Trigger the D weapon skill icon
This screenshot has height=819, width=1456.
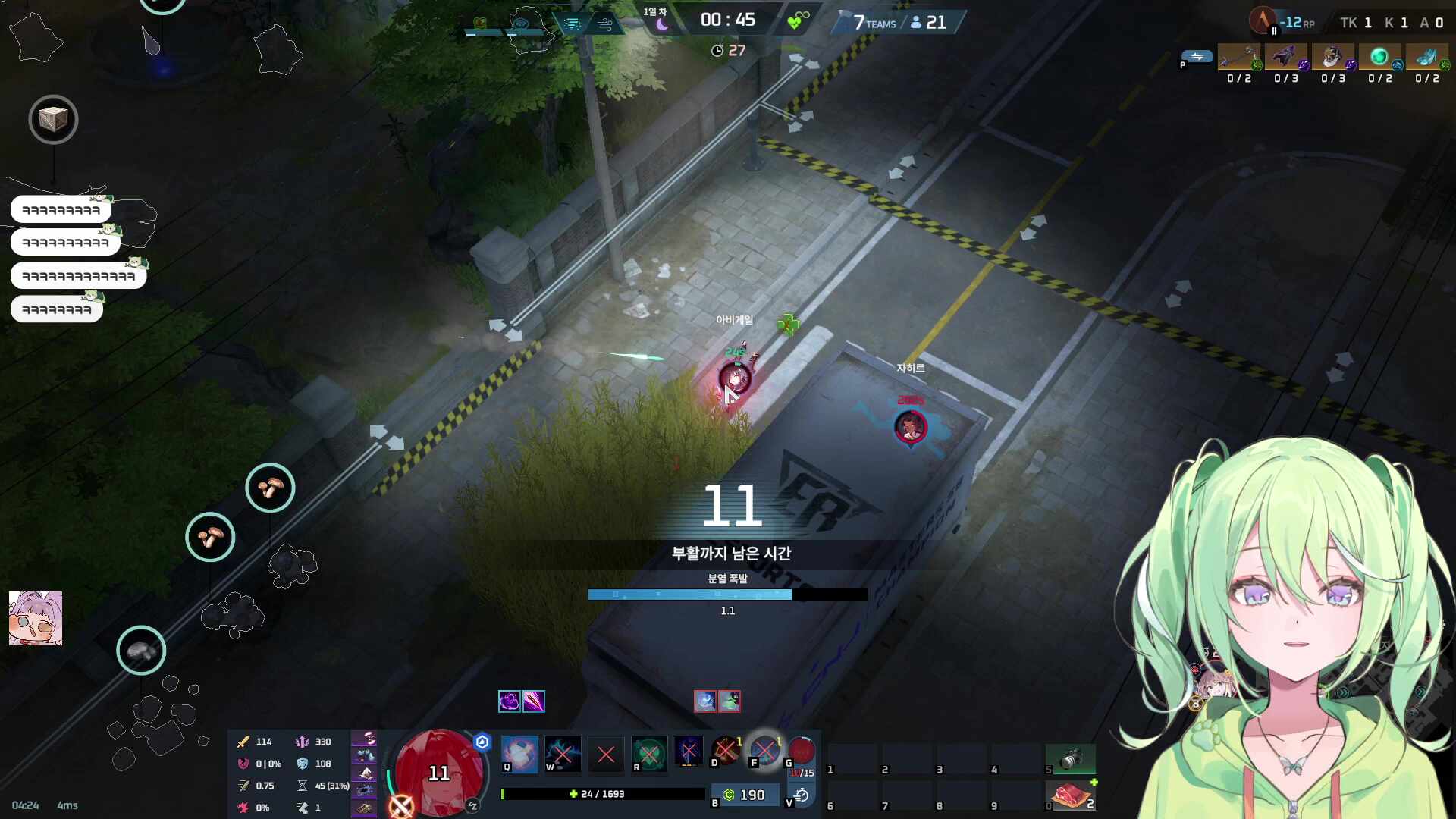point(726,751)
